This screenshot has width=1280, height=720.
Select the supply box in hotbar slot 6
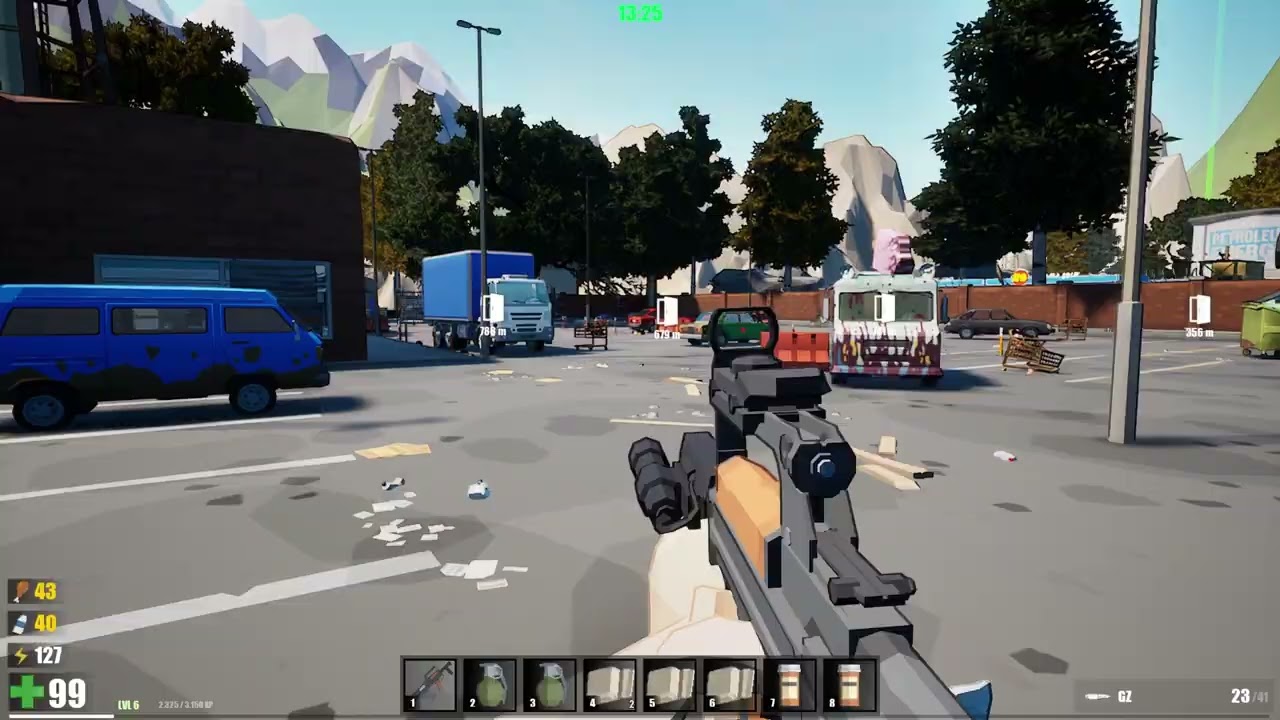pyautogui.click(x=1097, y=697)
